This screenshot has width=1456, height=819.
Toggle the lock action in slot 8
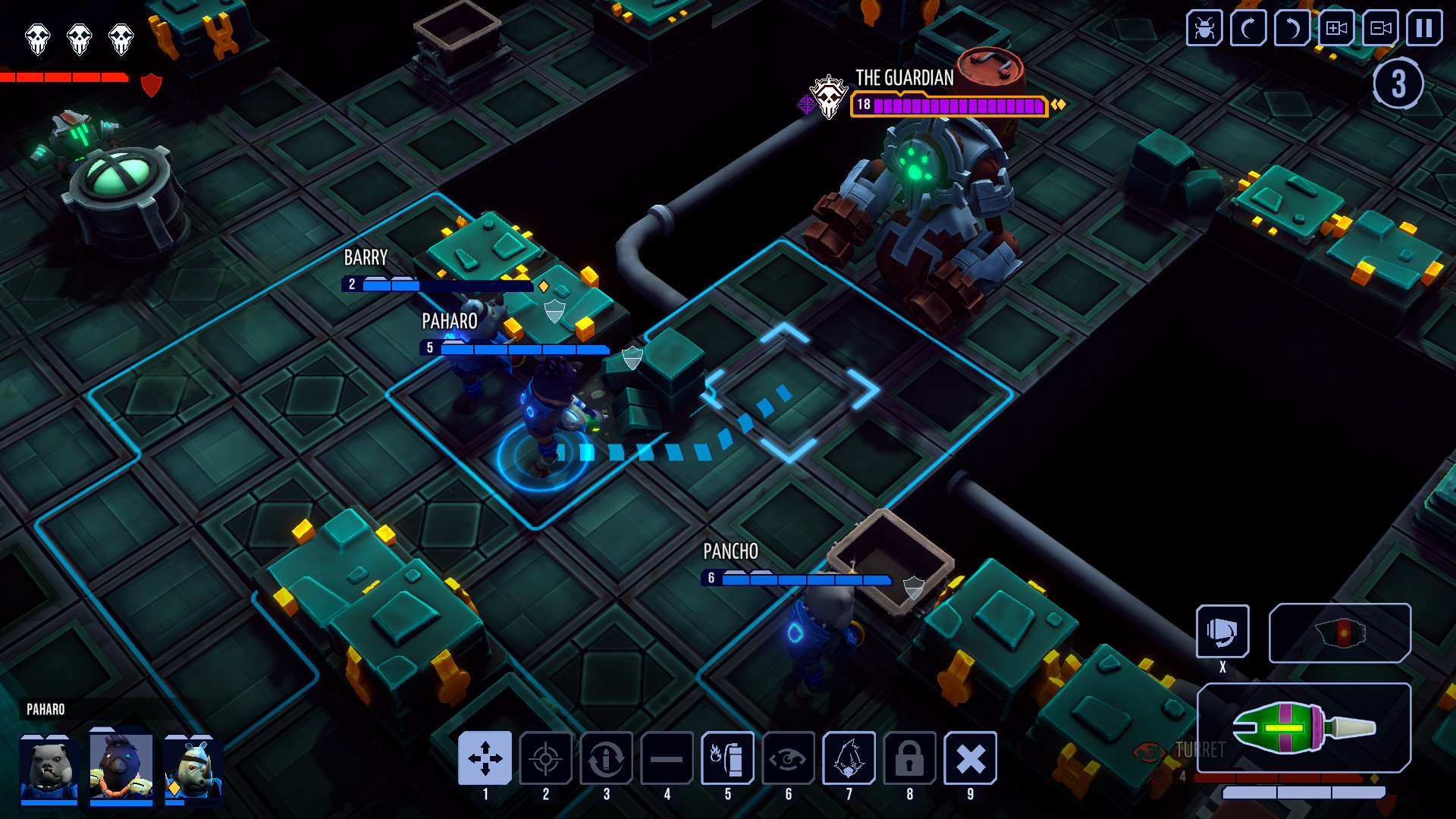pyautogui.click(x=909, y=758)
